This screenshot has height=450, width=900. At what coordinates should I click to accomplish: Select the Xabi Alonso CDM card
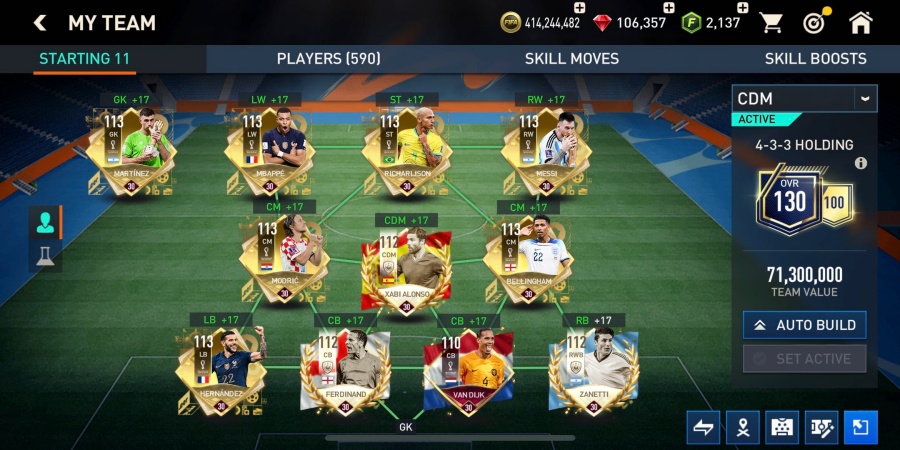click(x=406, y=268)
